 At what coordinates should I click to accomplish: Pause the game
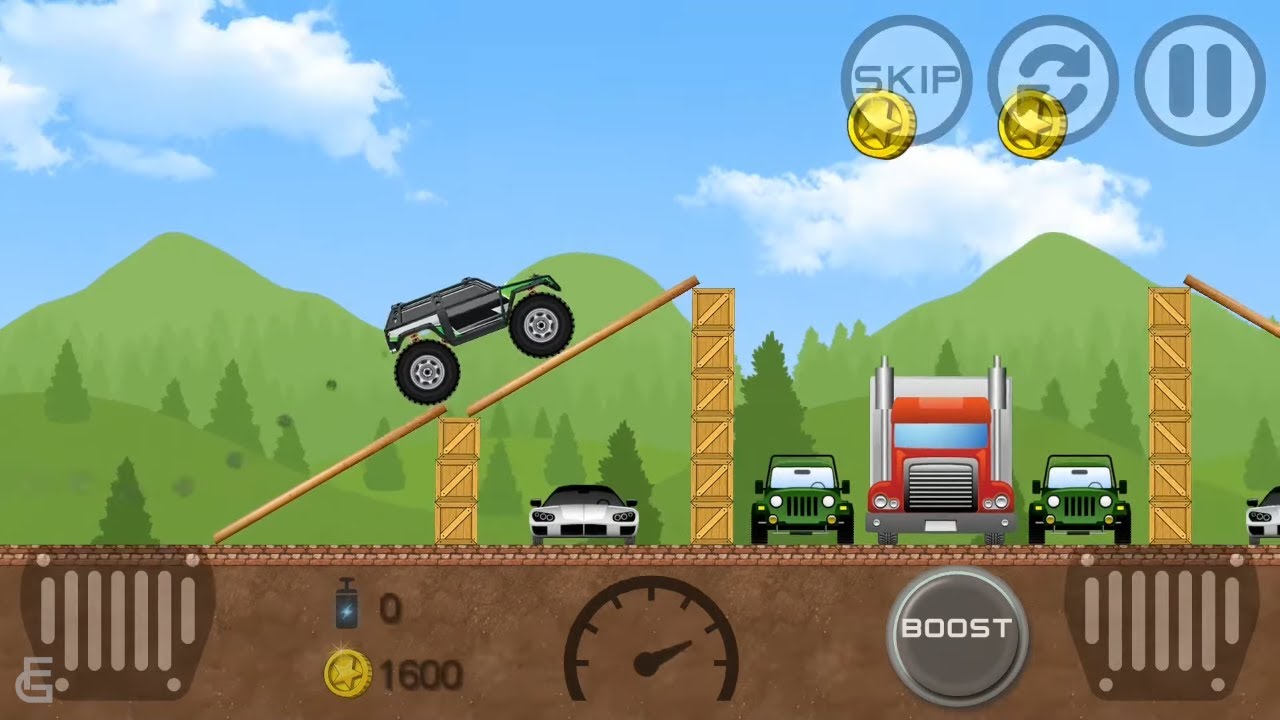[1199, 80]
